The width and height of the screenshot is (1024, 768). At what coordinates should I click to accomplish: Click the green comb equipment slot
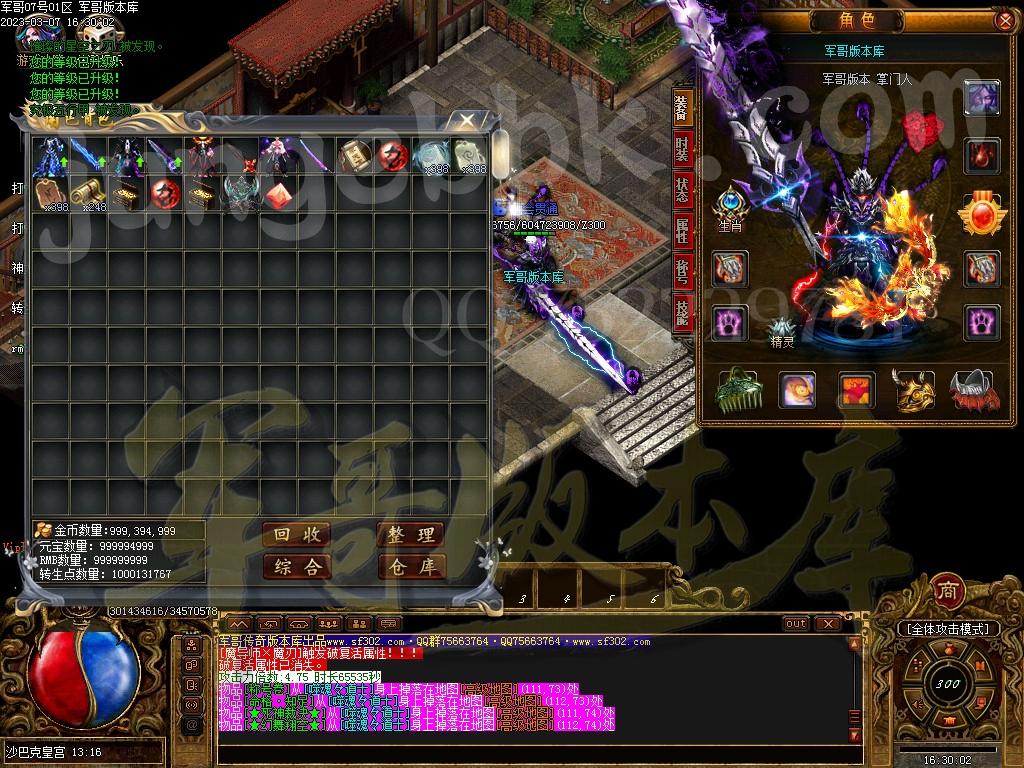tap(737, 391)
